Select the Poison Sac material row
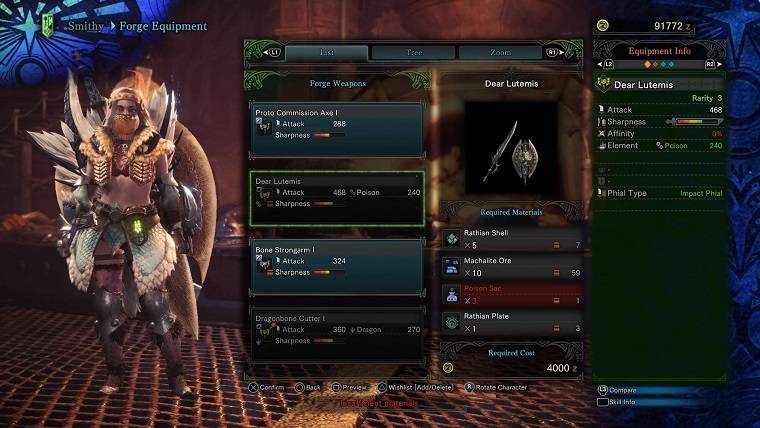The image size is (760, 428). pyautogui.click(x=512, y=294)
